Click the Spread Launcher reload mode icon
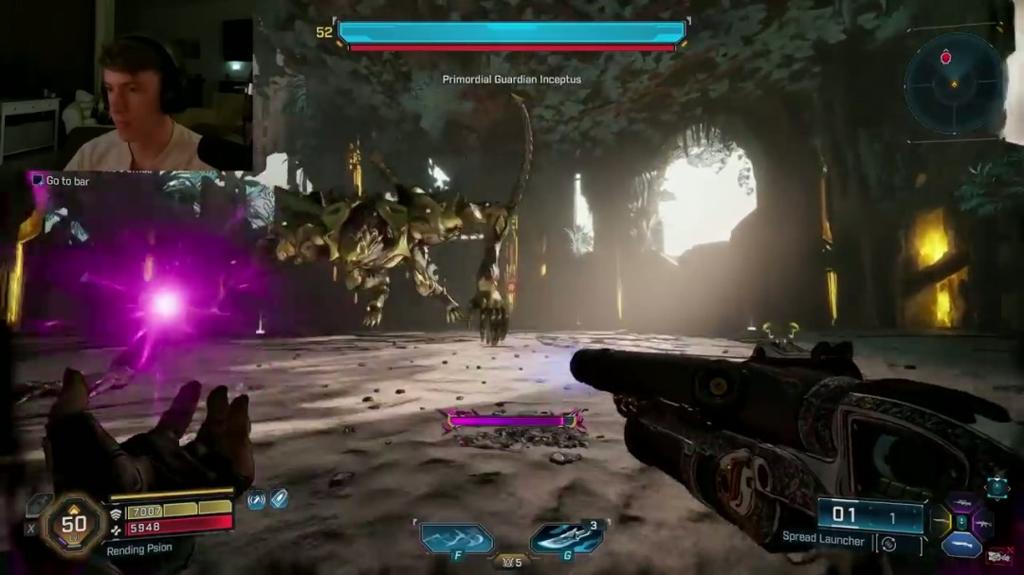The image size is (1024, 575). (x=886, y=544)
